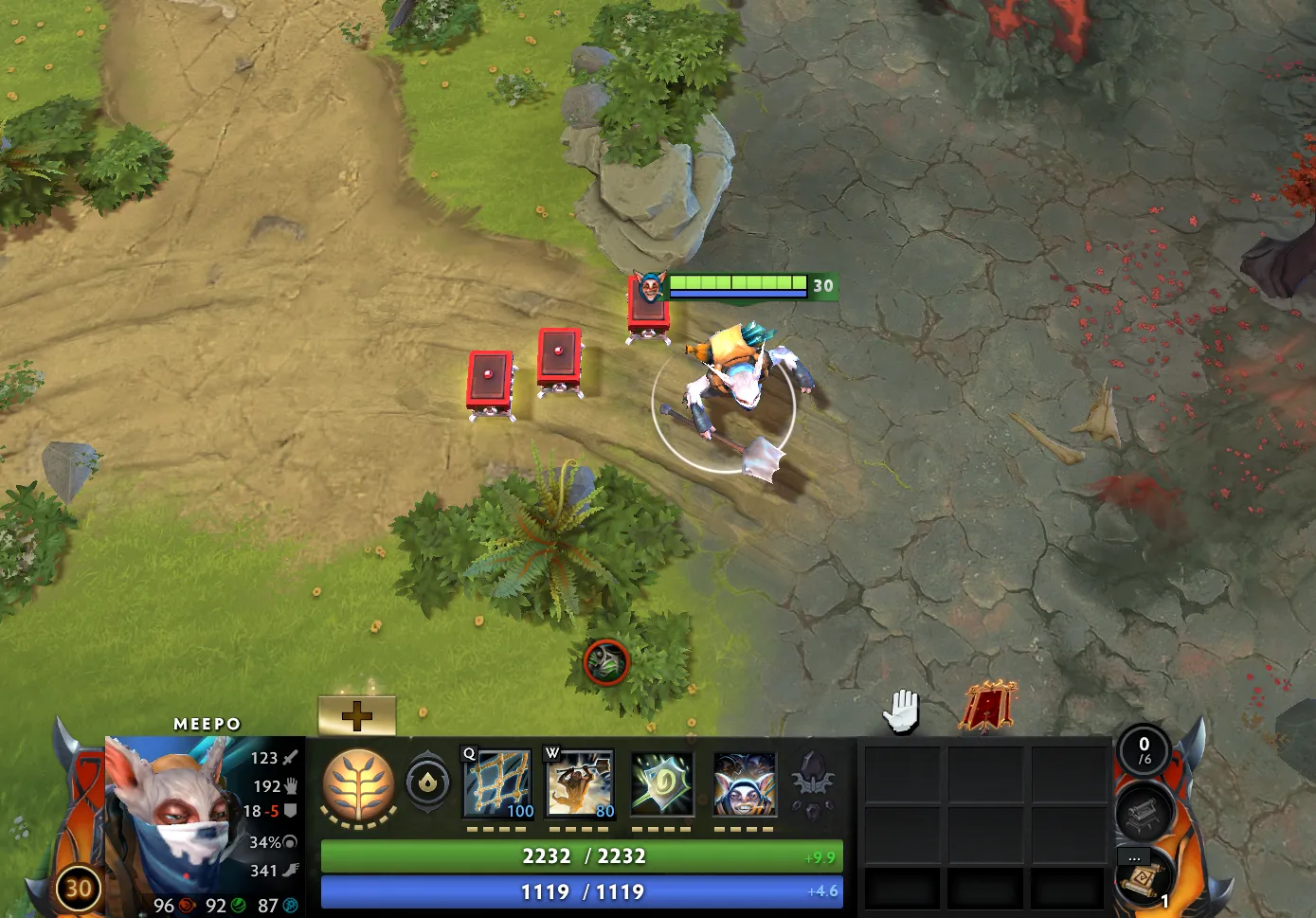This screenshot has height=918, width=1316.
Task: Select the Divided We Stand ability icon
Action: (x=744, y=783)
